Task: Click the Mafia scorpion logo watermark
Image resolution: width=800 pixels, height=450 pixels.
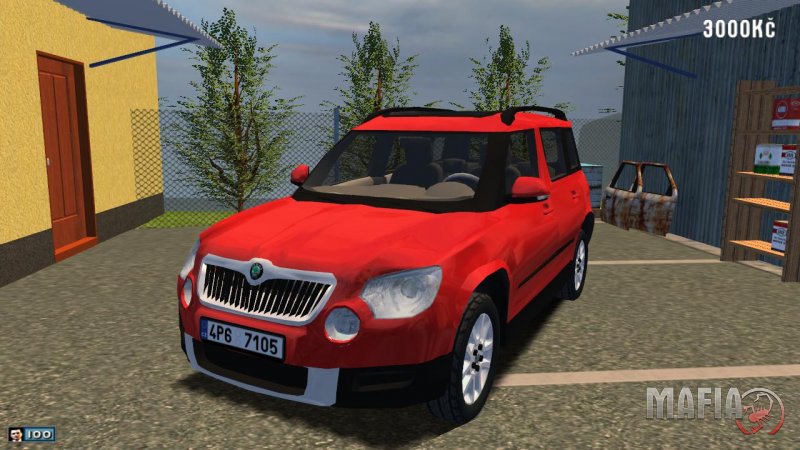Action: coord(761,410)
